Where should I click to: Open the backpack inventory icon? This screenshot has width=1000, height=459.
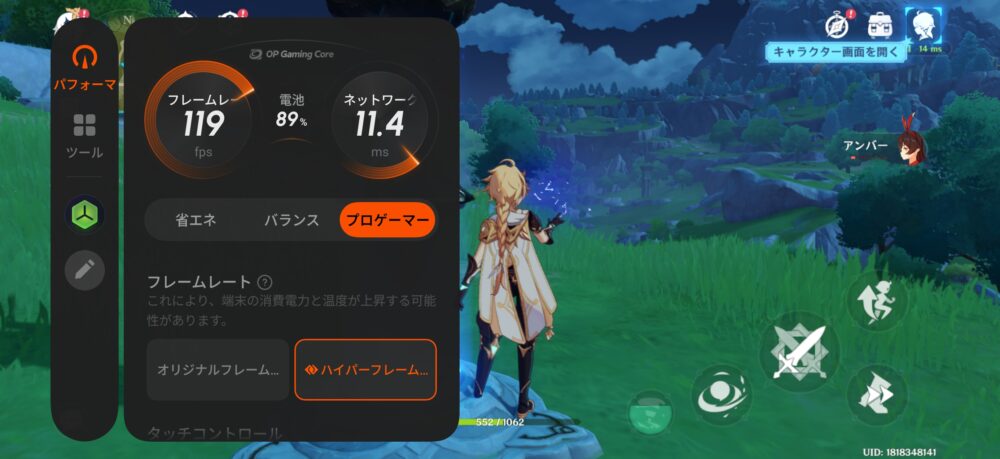[880, 24]
